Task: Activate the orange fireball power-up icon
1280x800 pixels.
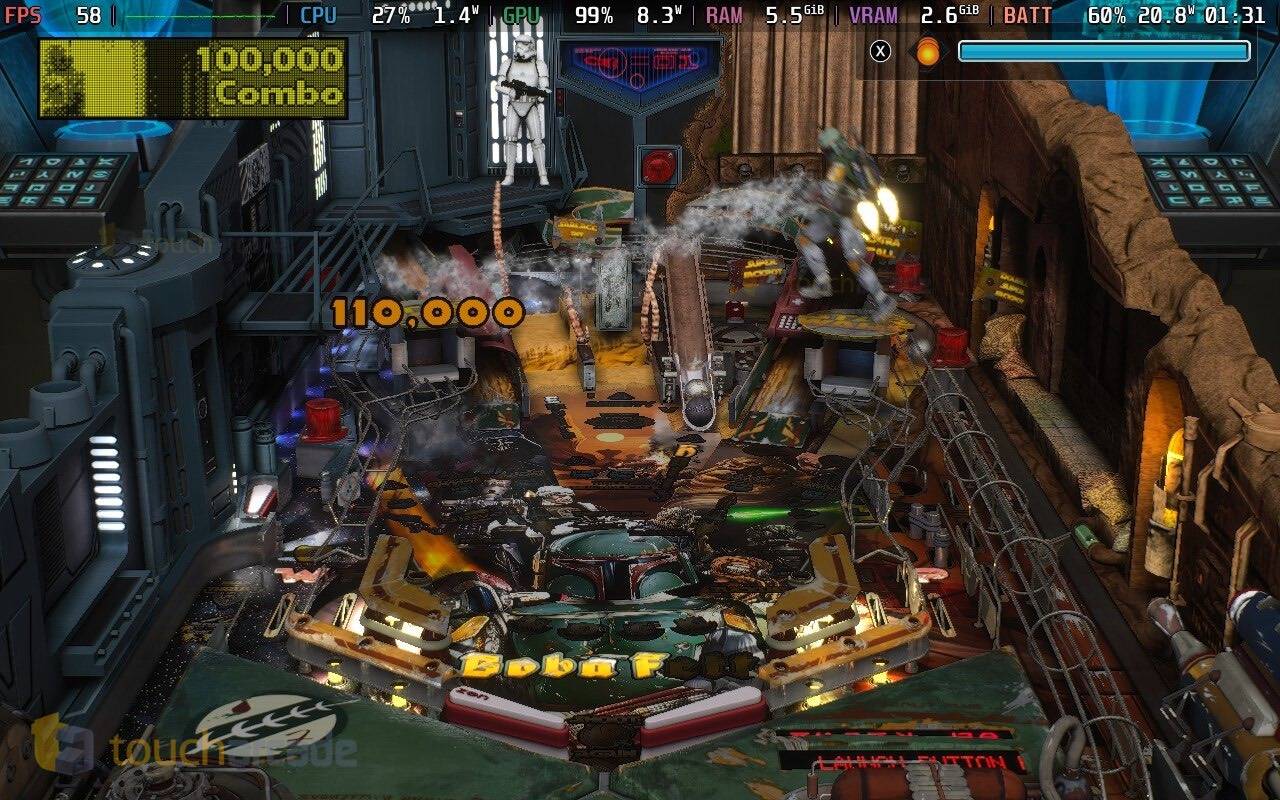Action: pyautogui.click(x=928, y=51)
